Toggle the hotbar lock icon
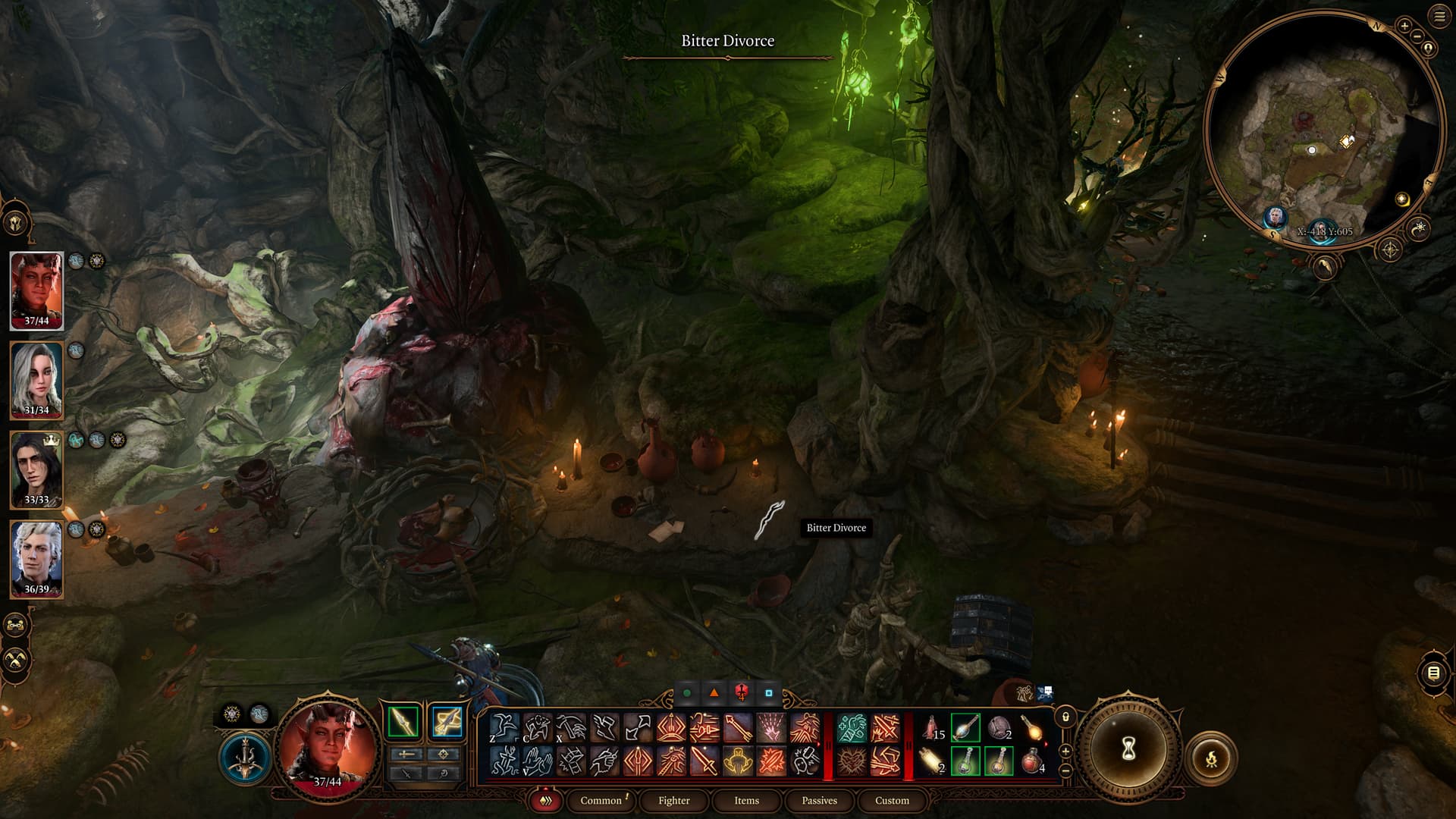1456x819 pixels. (x=1065, y=717)
